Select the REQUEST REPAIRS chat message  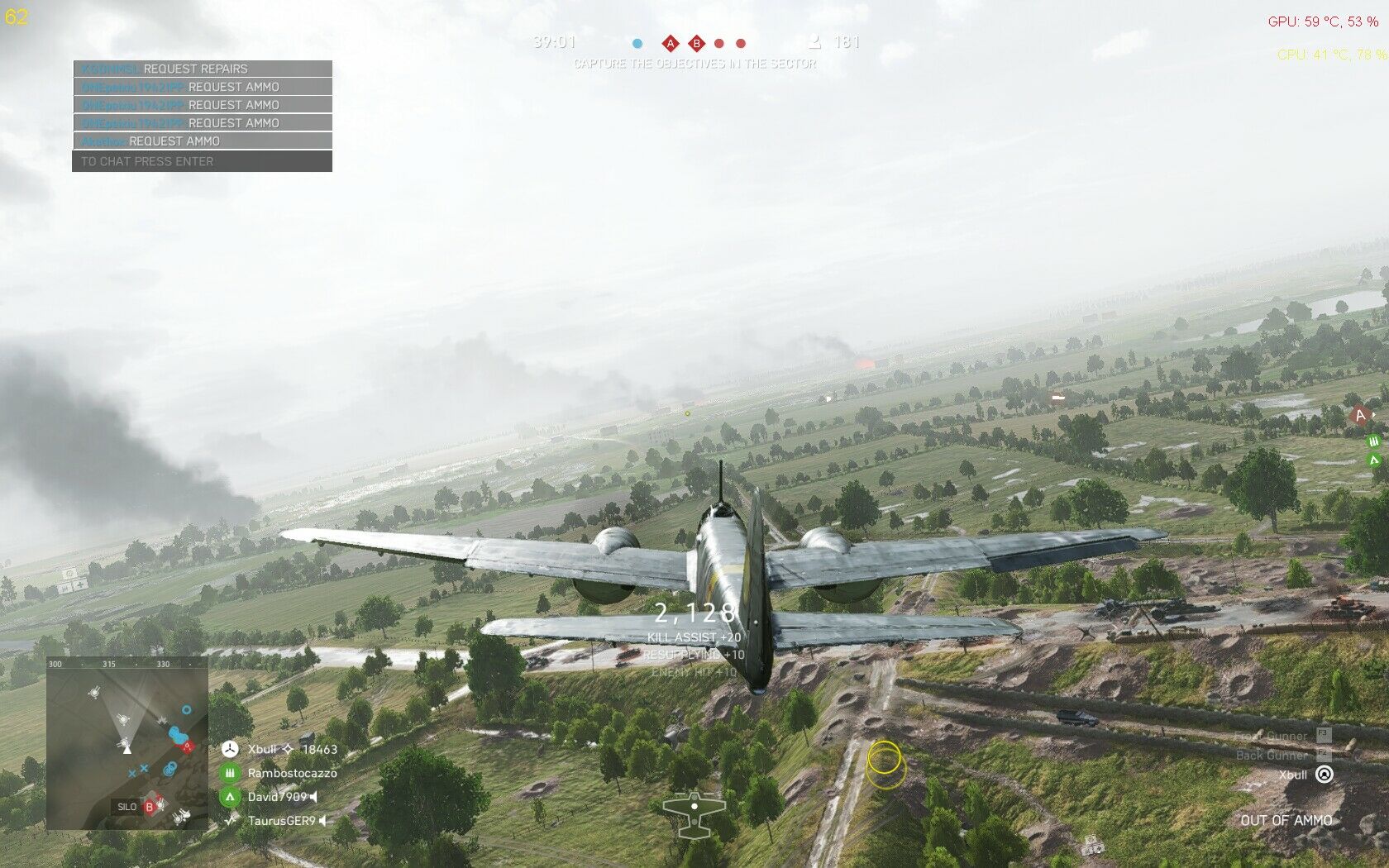pos(202,69)
